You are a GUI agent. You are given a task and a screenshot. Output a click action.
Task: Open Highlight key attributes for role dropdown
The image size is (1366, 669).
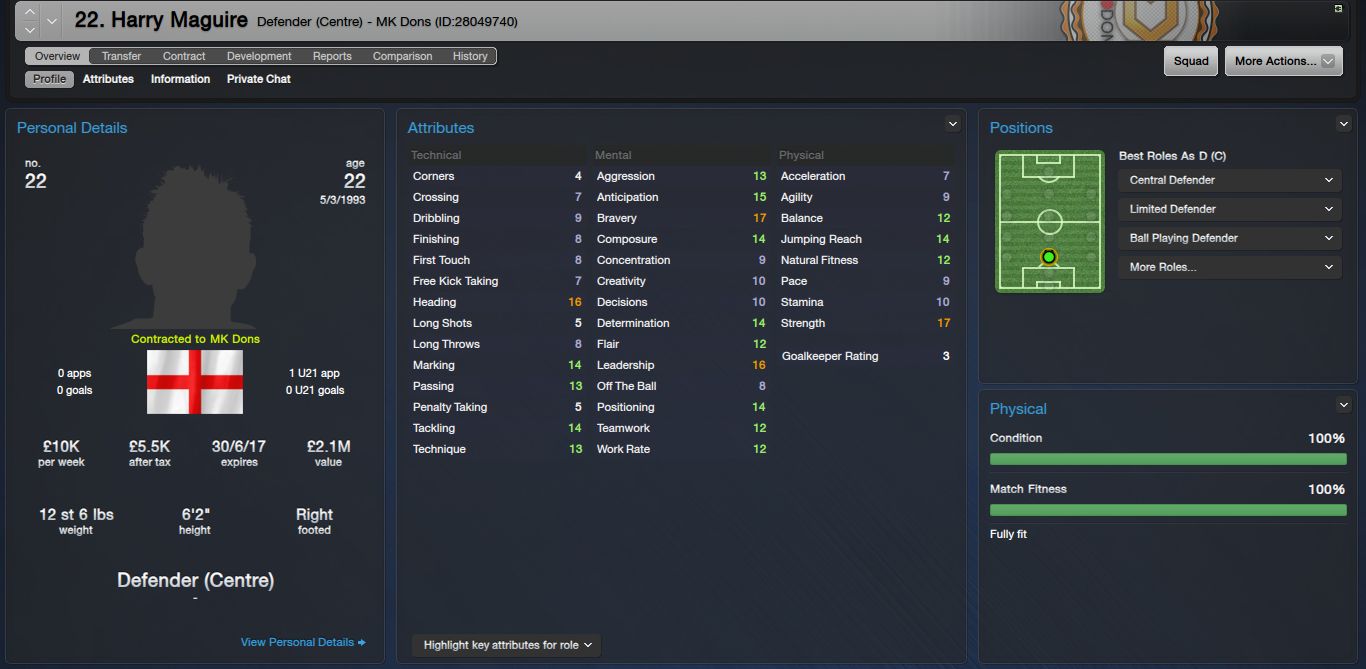507,645
